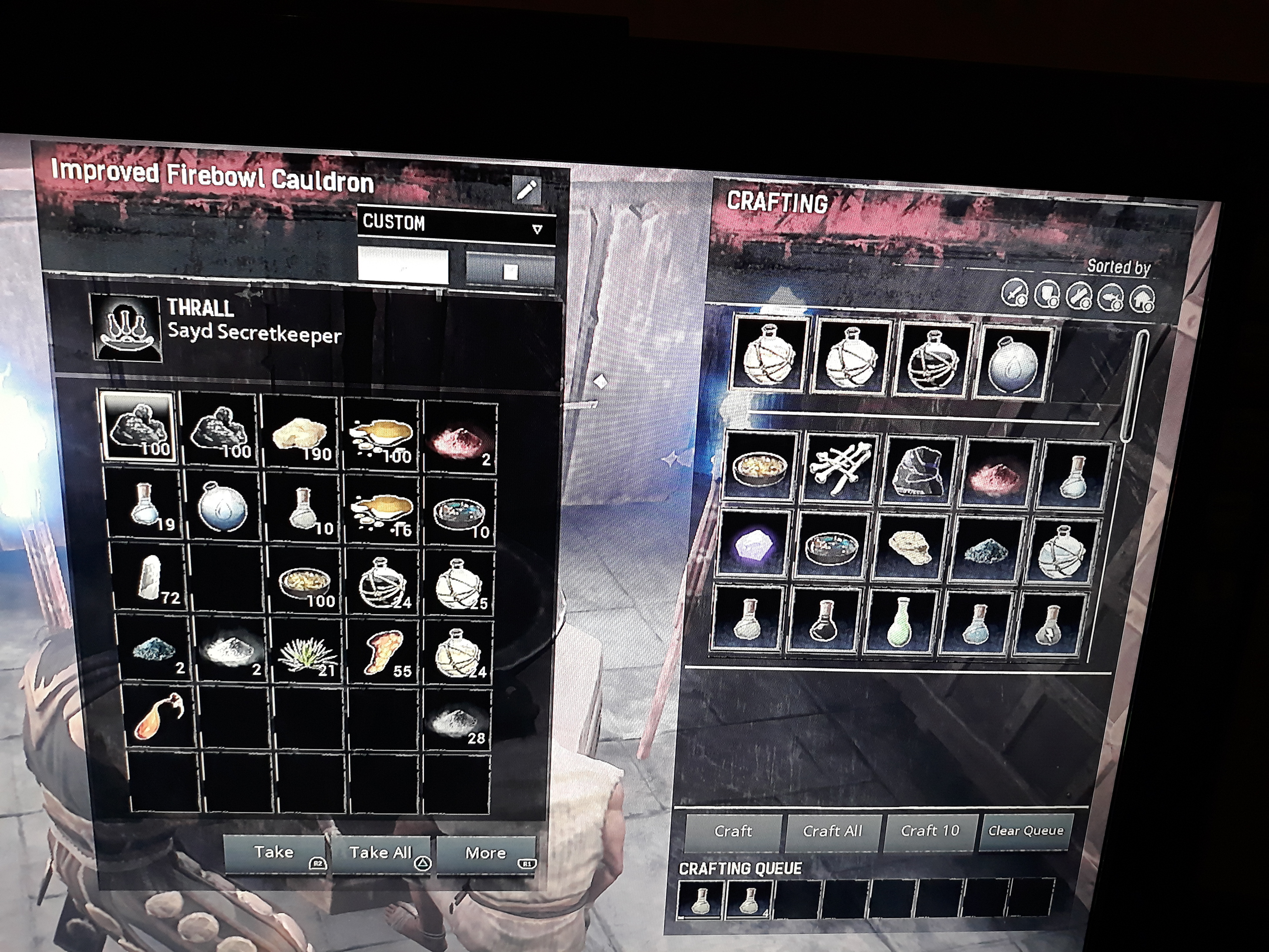Take all items from cauldron

381,854
